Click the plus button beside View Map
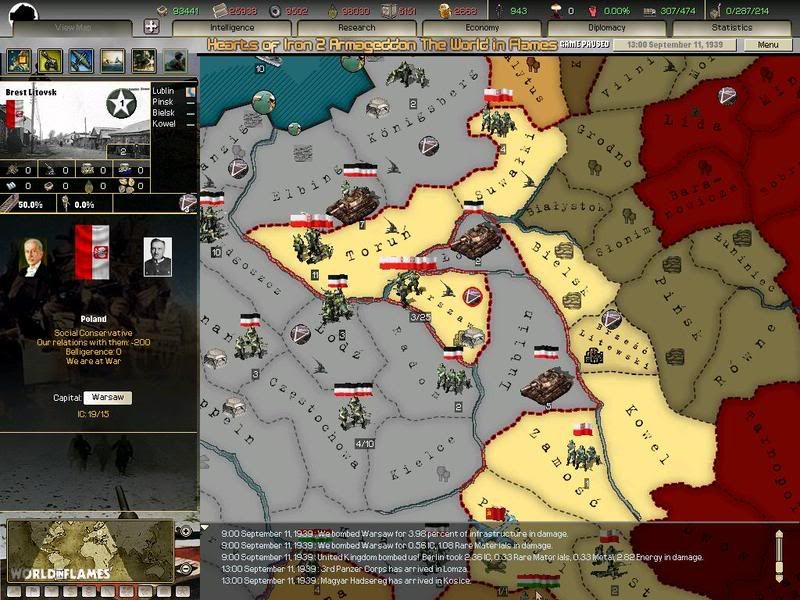 coord(150,28)
